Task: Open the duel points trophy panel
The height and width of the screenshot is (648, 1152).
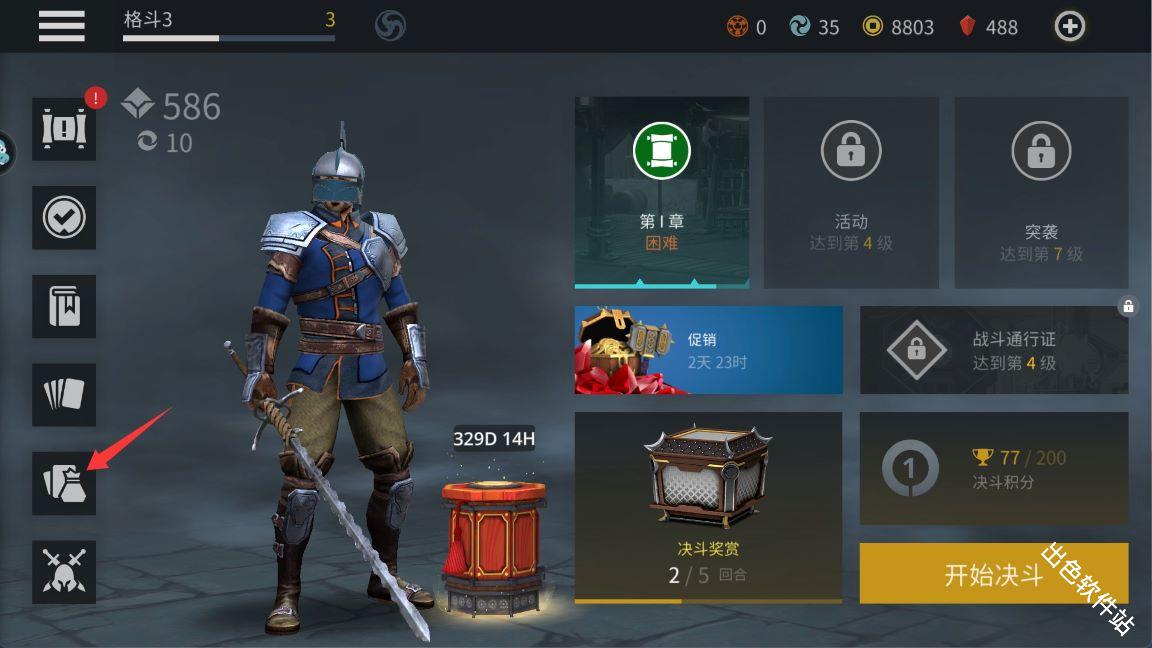Action: tap(993, 469)
